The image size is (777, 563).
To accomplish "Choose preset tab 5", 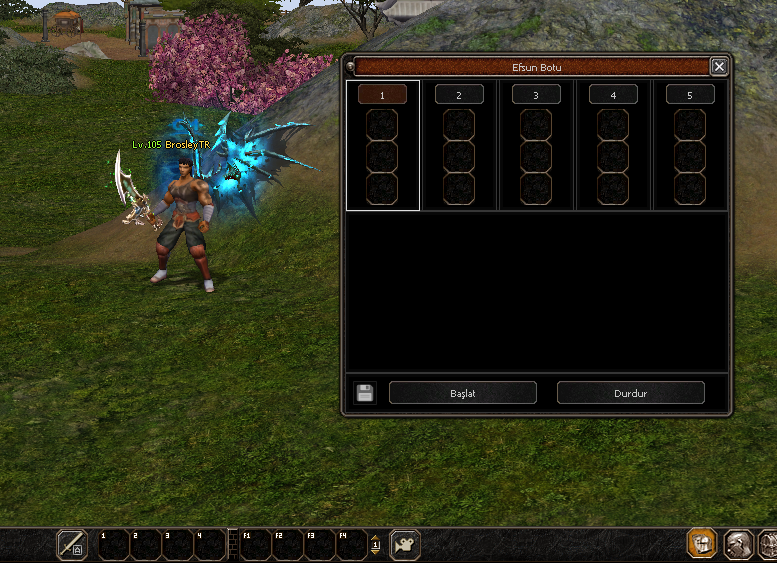I will 690,95.
